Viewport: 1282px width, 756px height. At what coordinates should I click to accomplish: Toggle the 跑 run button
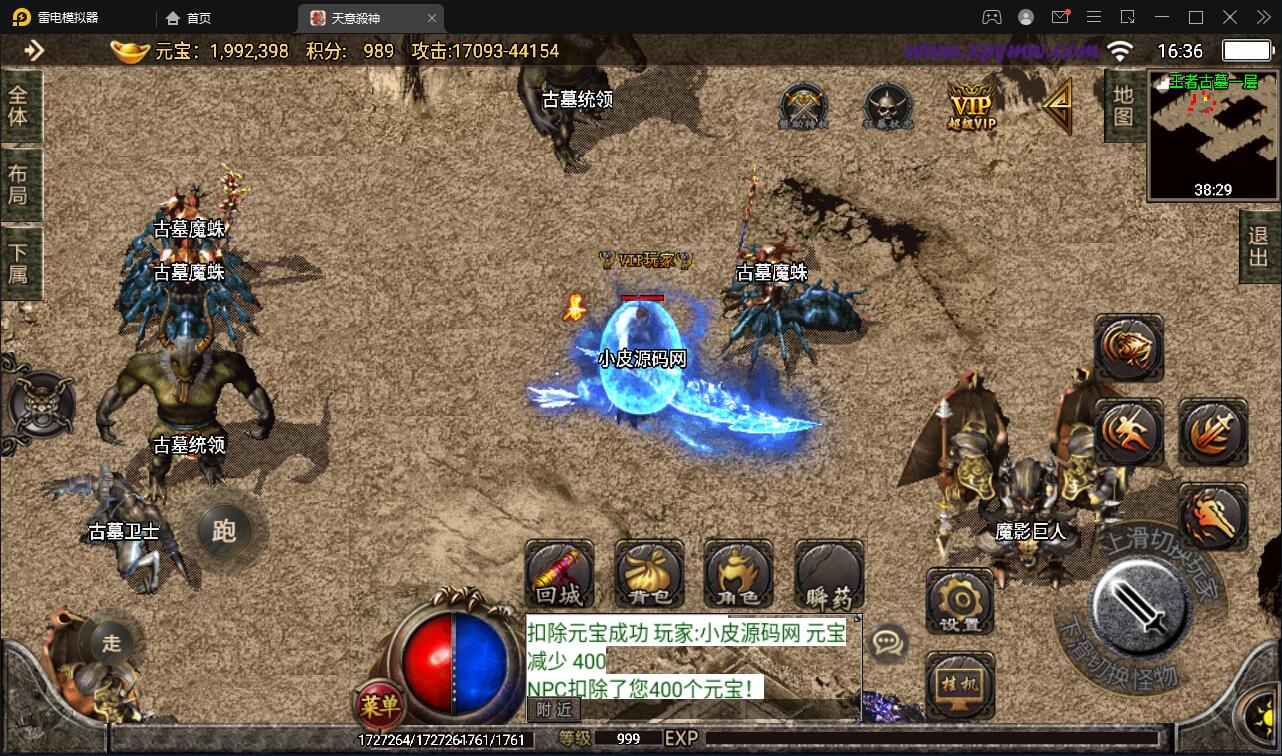point(223,531)
